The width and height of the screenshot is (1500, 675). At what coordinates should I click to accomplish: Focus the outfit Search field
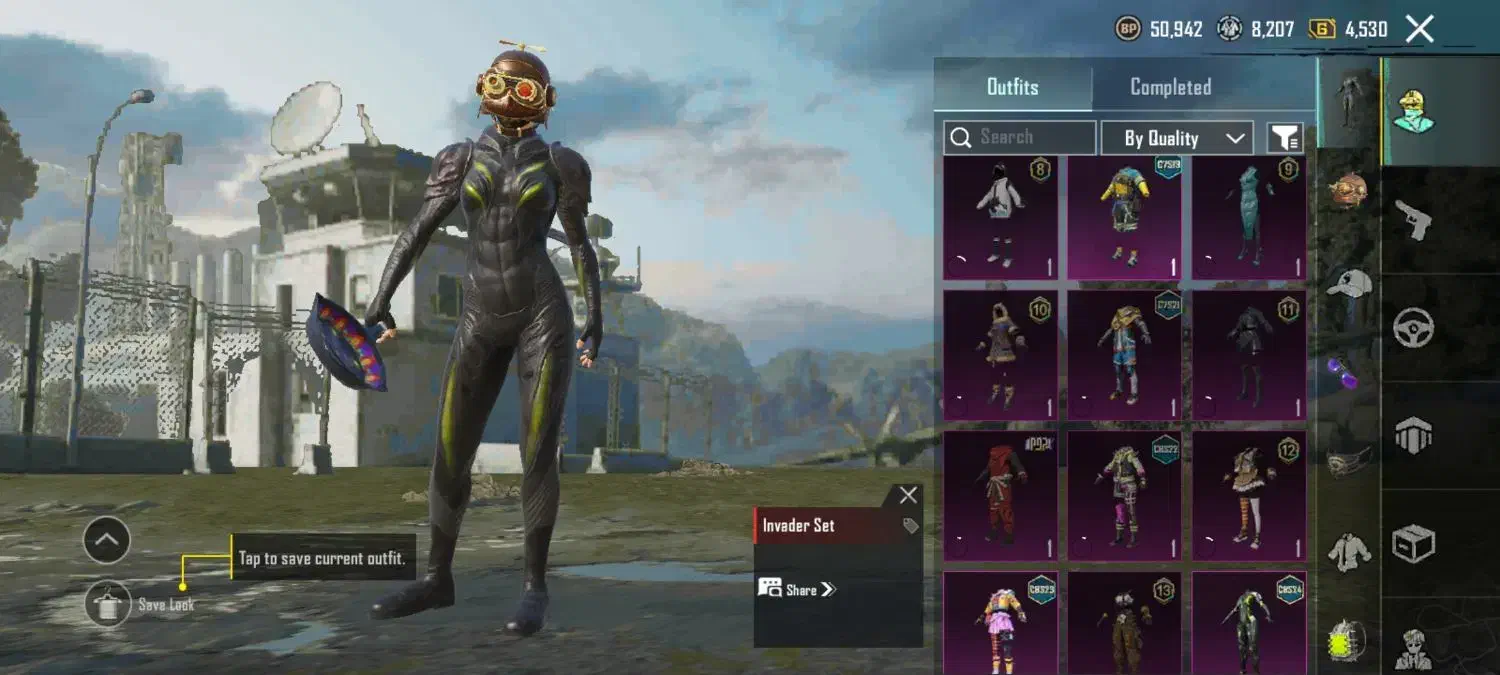(1020, 137)
